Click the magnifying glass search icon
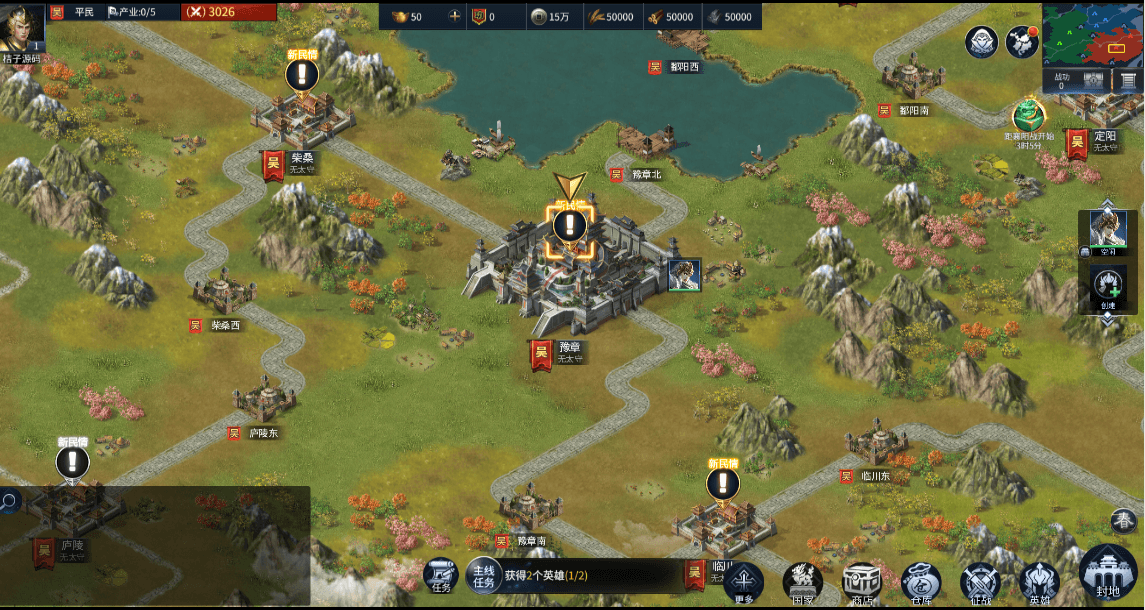Viewport: 1145px width, 610px height. [9, 501]
